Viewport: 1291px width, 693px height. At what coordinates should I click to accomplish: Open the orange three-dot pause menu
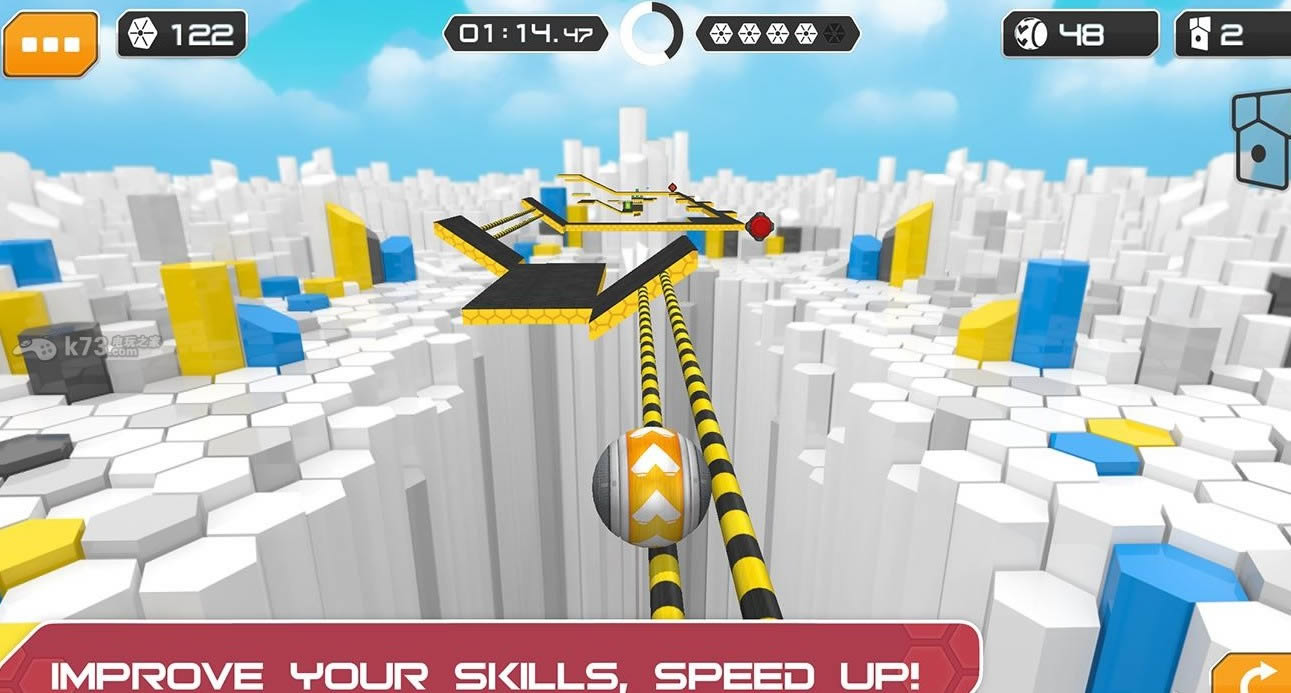[x=50, y=44]
